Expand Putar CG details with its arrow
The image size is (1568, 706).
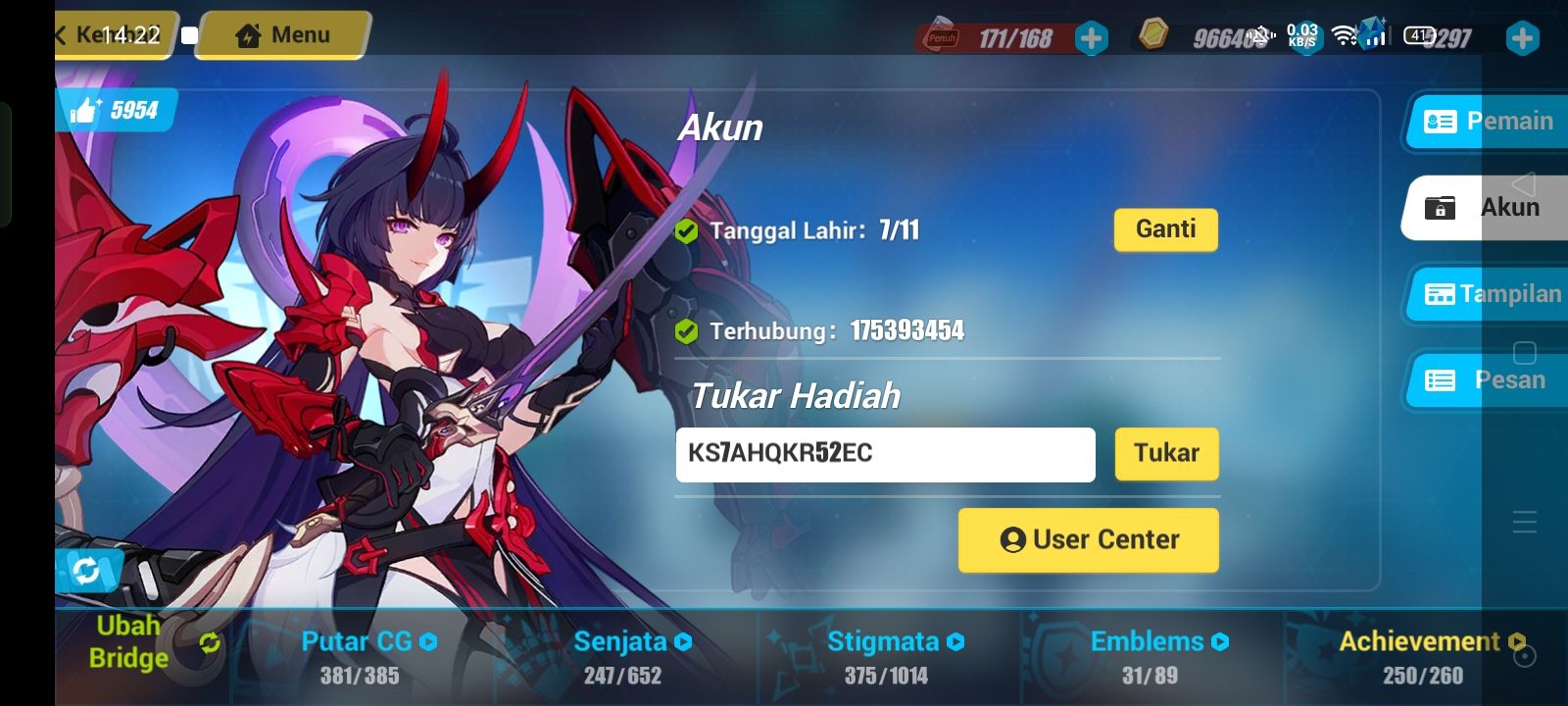point(428,642)
